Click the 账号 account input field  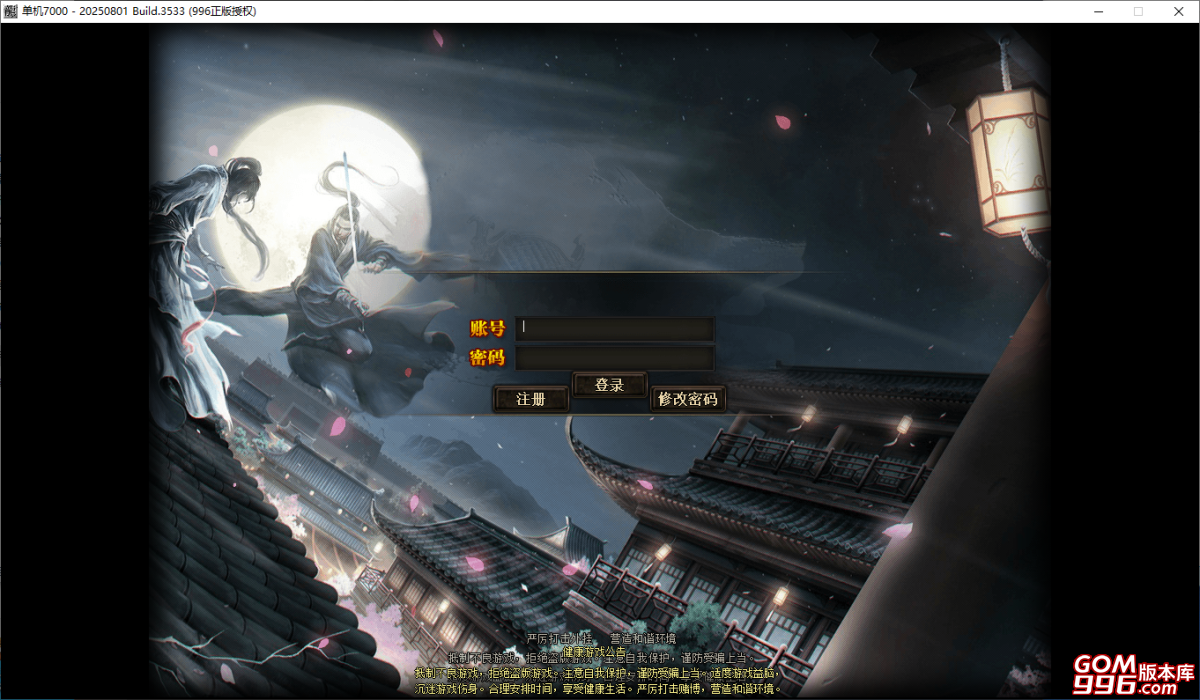pos(614,328)
